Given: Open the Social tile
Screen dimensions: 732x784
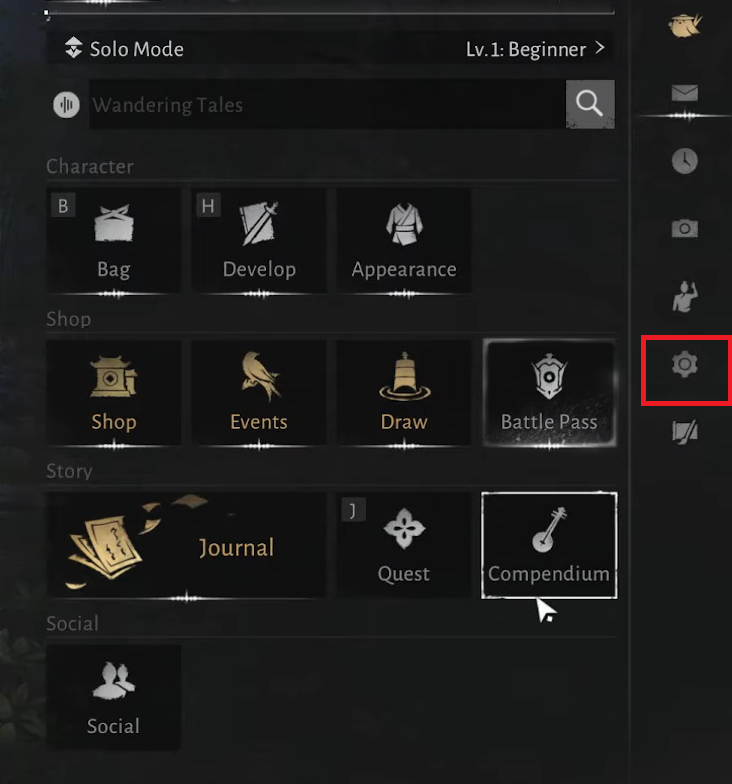Looking at the screenshot, I should 113,697.
